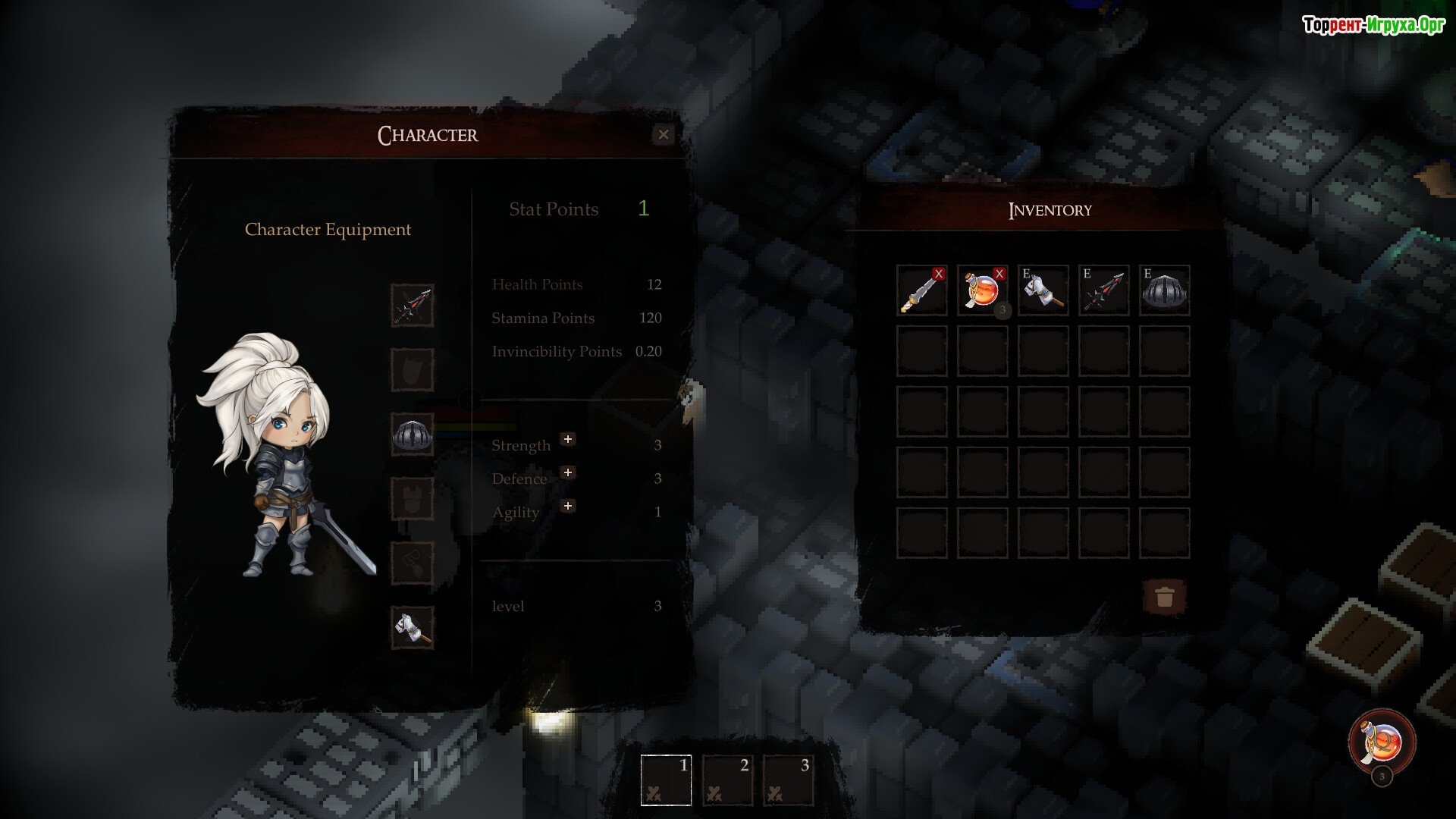Pick the equipped dark sword inventory slot

tap(1103, 290)
